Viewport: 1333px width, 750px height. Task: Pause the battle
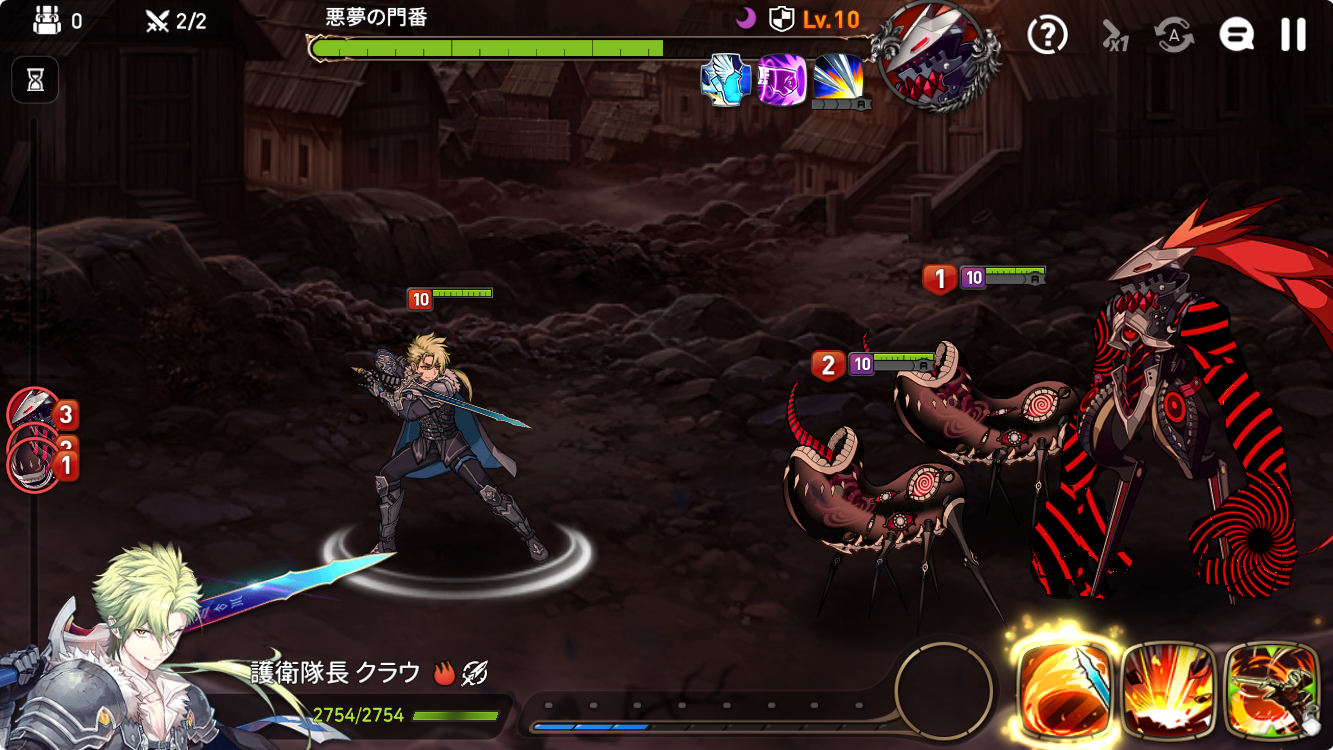point(1293,35)
